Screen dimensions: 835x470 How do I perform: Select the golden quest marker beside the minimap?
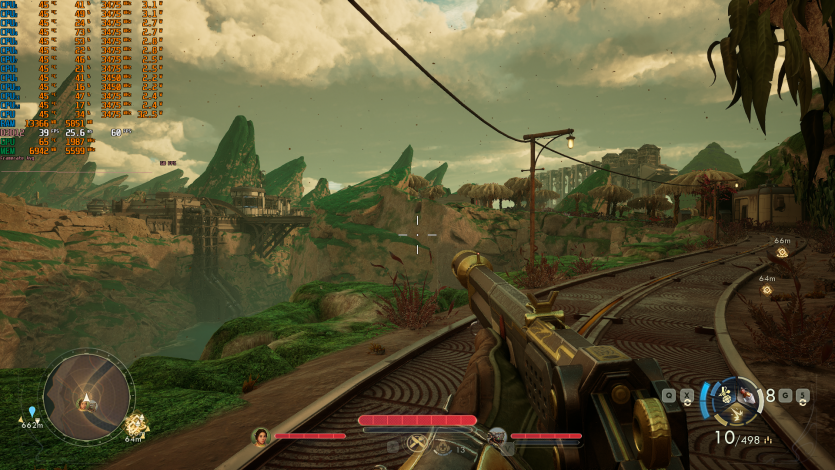point(135,424)
